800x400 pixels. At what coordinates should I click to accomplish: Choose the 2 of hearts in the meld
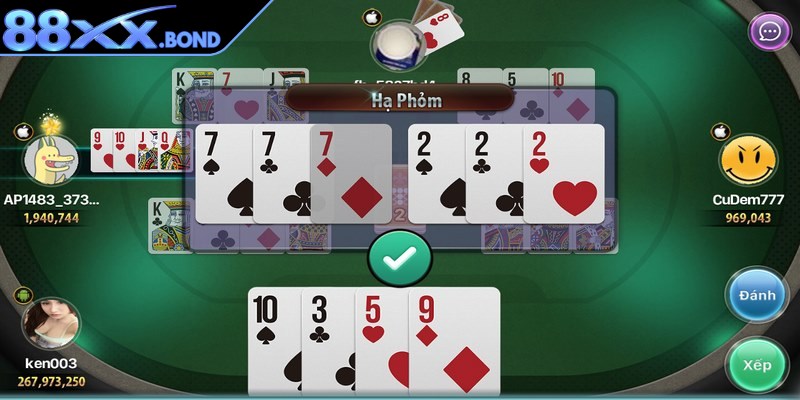[565, 175]
